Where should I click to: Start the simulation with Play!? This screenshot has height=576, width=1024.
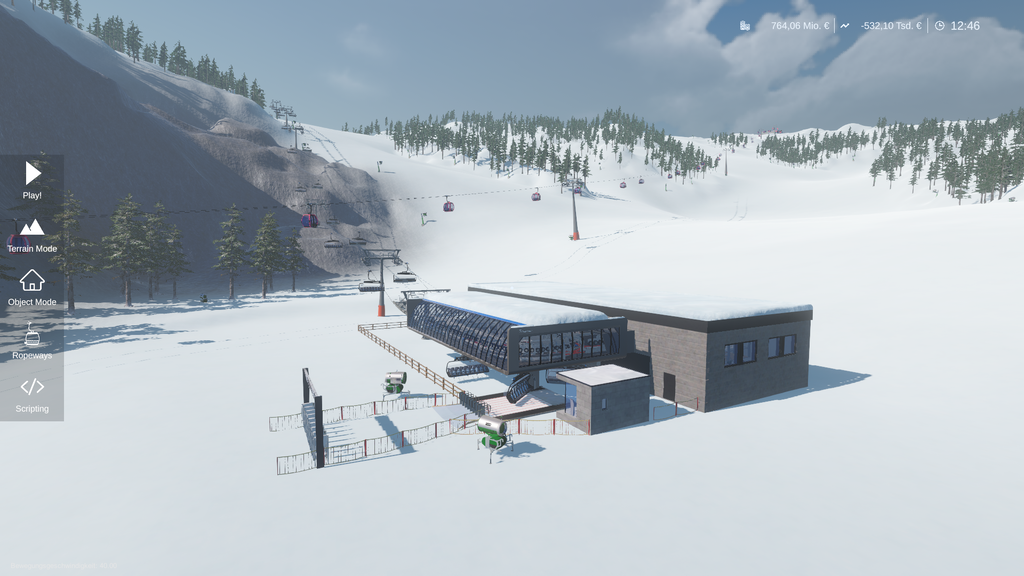[32, 180]
